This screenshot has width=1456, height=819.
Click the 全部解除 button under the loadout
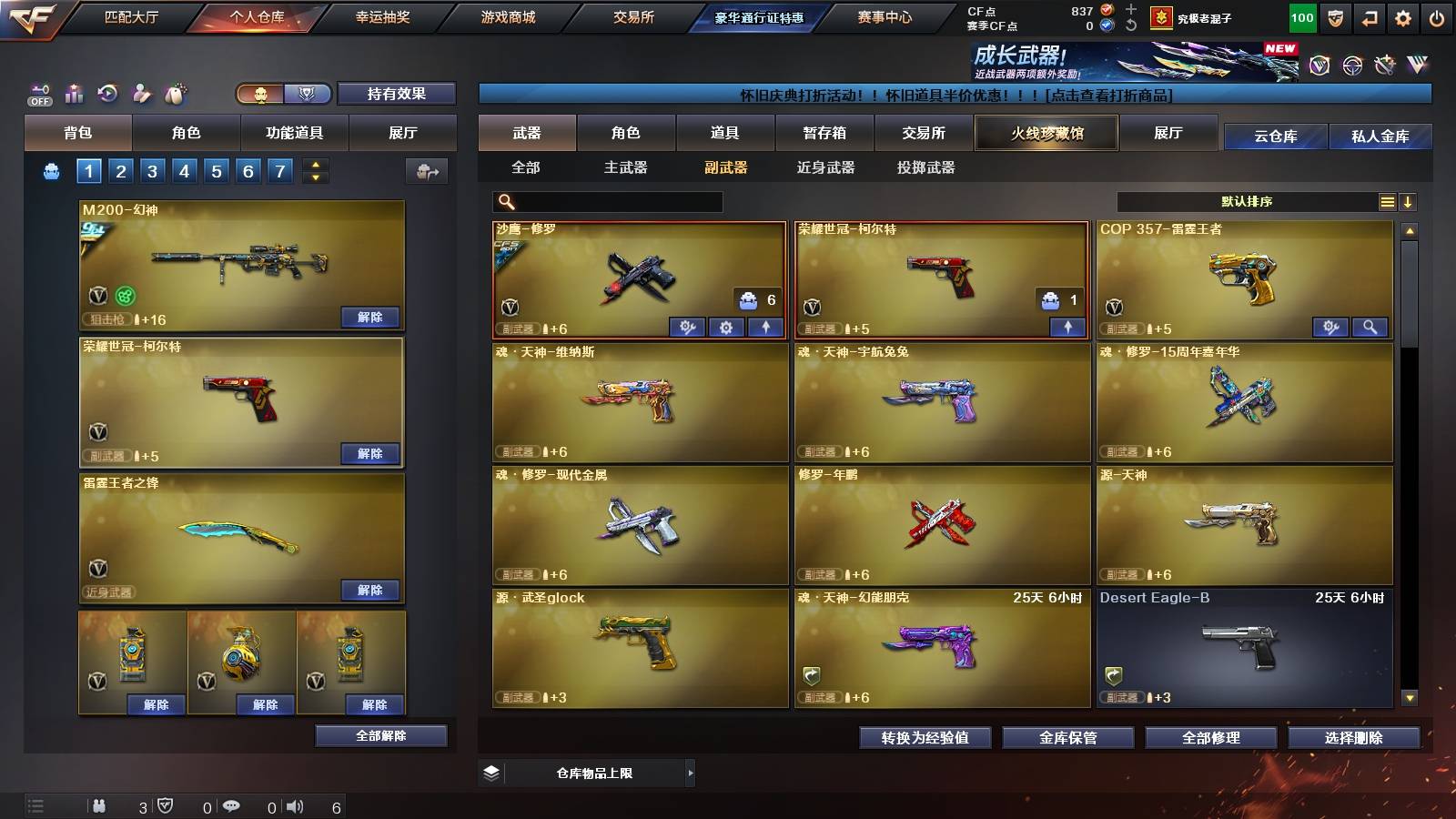382,735
